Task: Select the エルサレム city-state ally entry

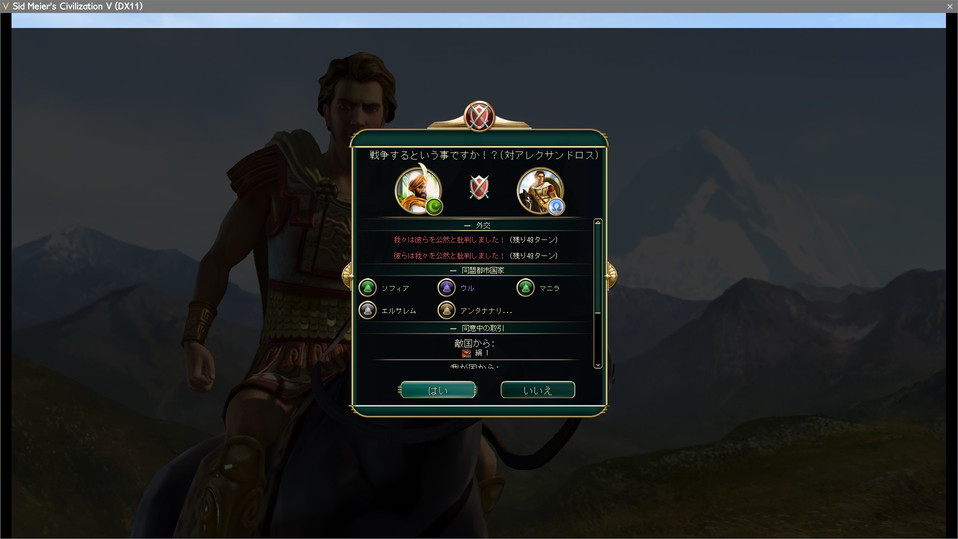Action: (388, 311)
